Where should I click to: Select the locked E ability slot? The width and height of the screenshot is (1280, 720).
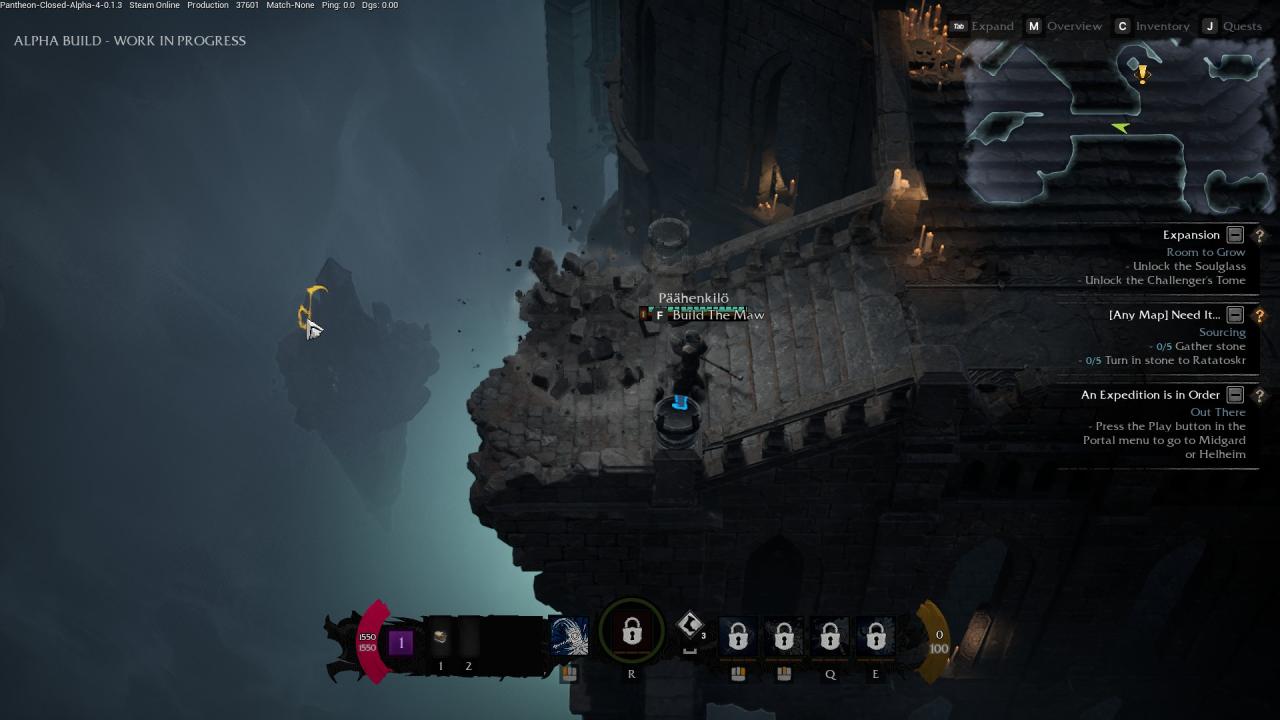(876, 636)
